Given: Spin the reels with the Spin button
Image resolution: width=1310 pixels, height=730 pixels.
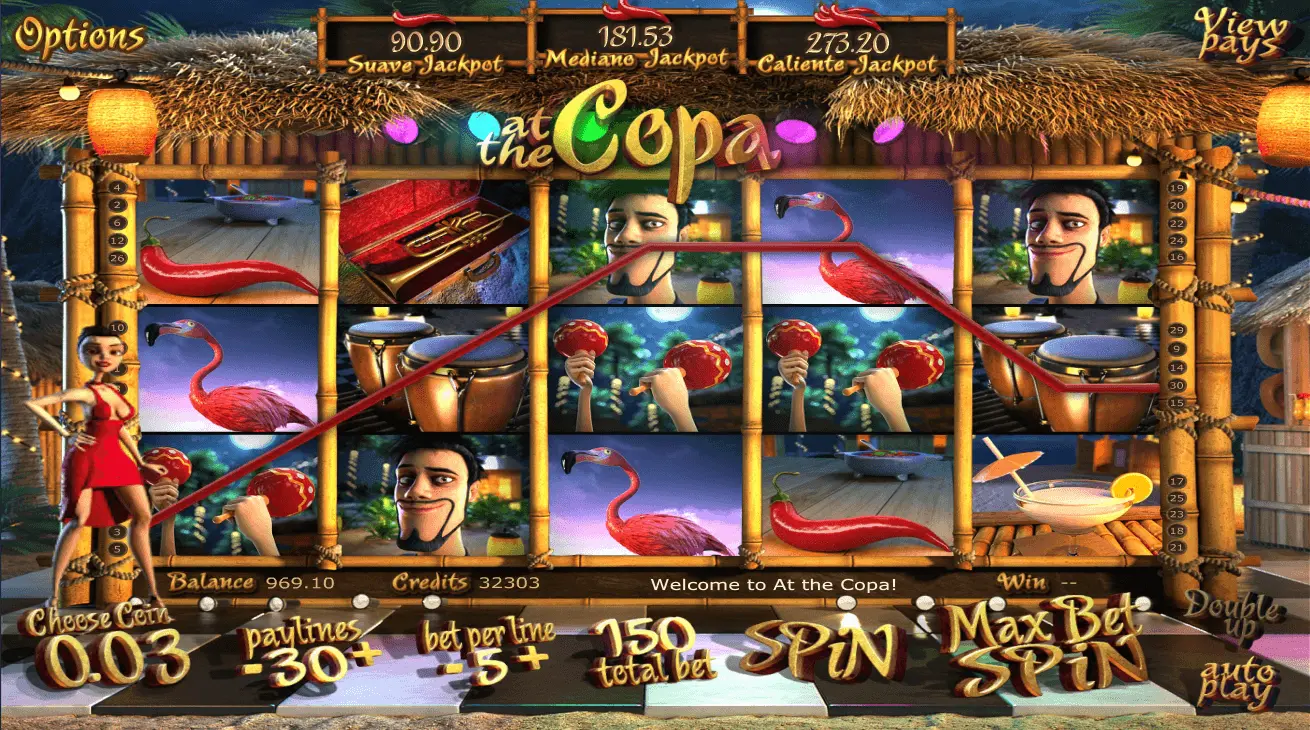Looking at the screenshot, I should 819,649.
